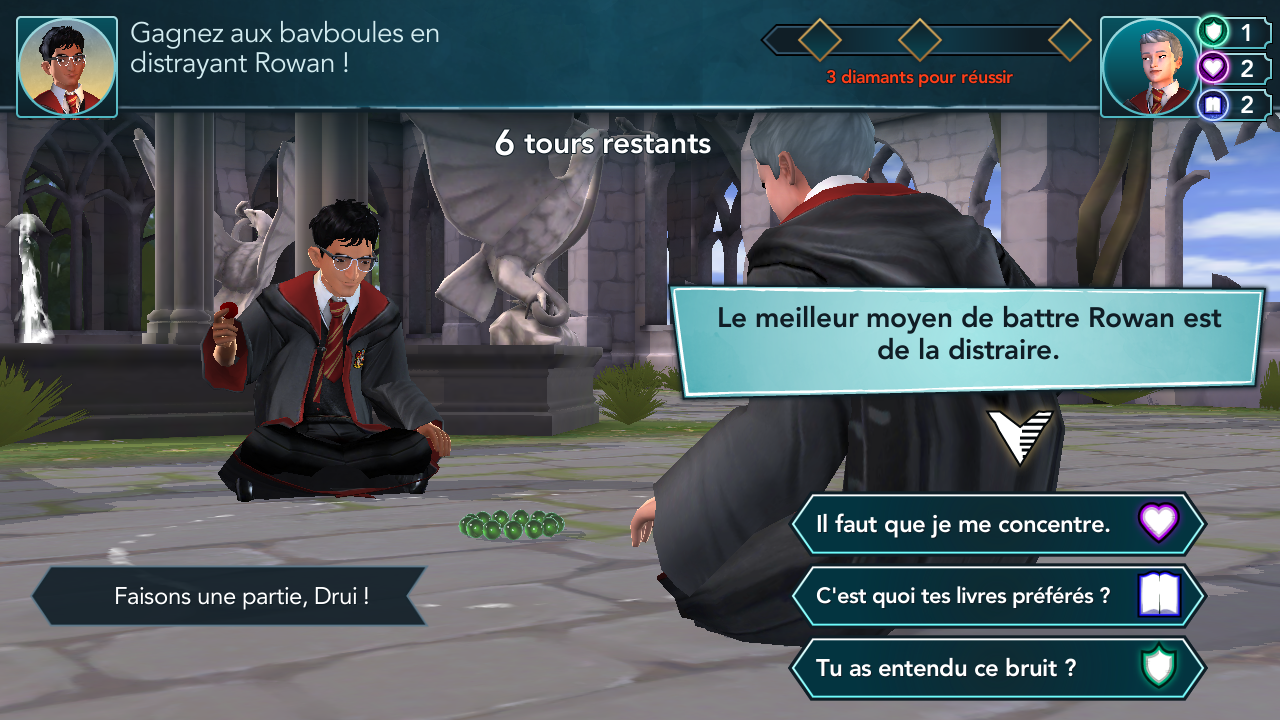Image resolution: width=1280 pixels, height=720 pixels.
Task: Click the middle diamond of the quest progress bar
Action: 920,42
